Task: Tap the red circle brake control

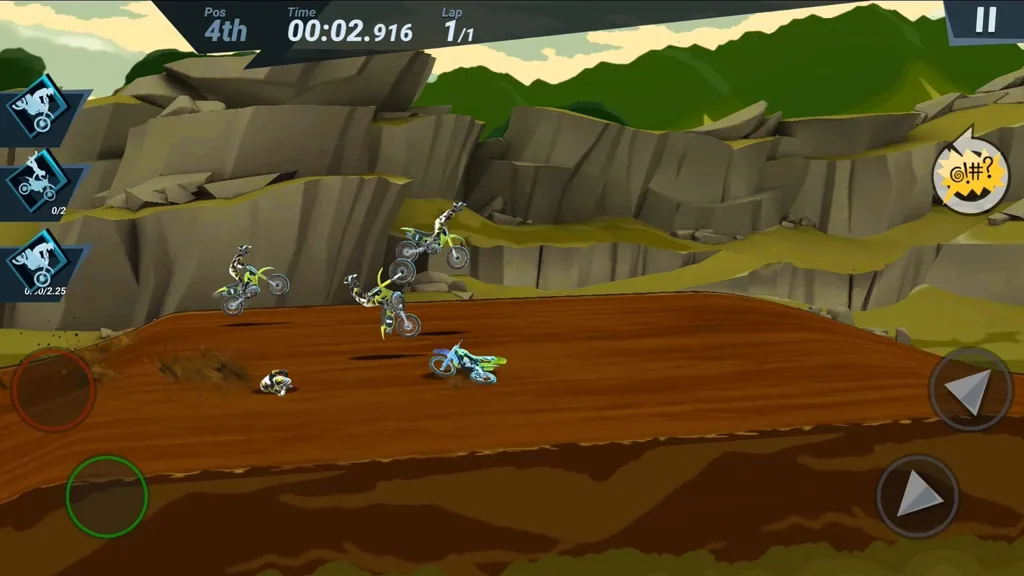Action: point(53,389)
